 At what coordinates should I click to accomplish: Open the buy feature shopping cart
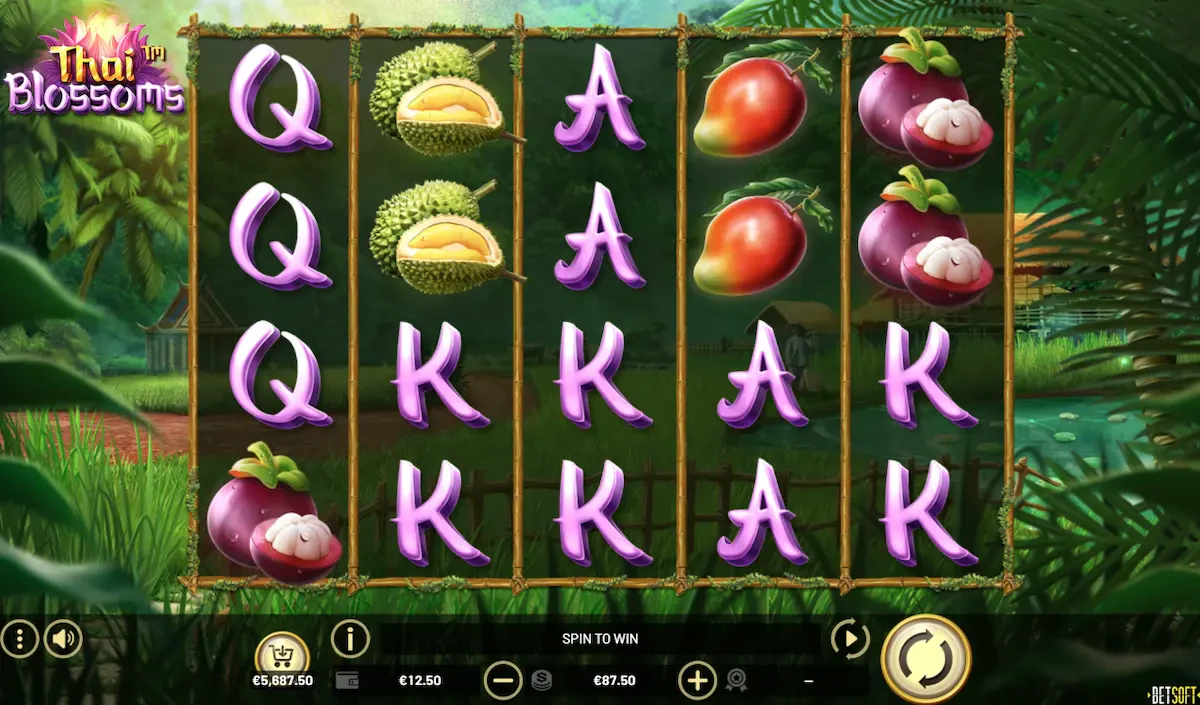click(x=282, y=655)
